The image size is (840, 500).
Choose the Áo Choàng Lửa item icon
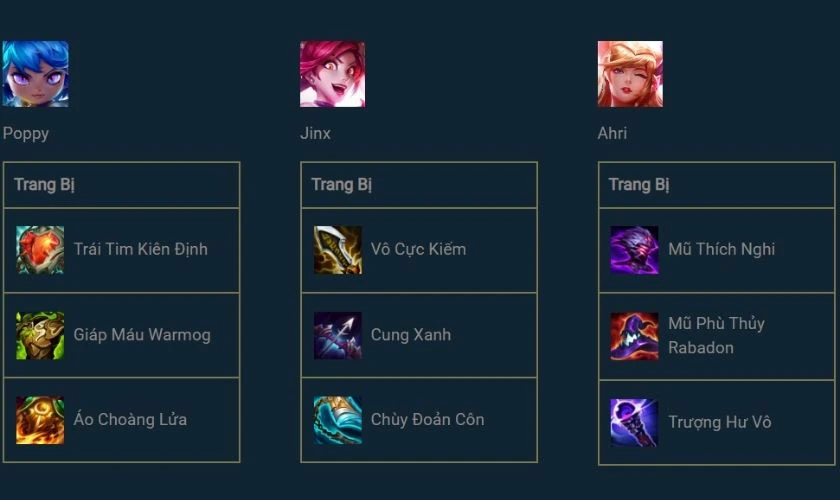tap(40, 420)
